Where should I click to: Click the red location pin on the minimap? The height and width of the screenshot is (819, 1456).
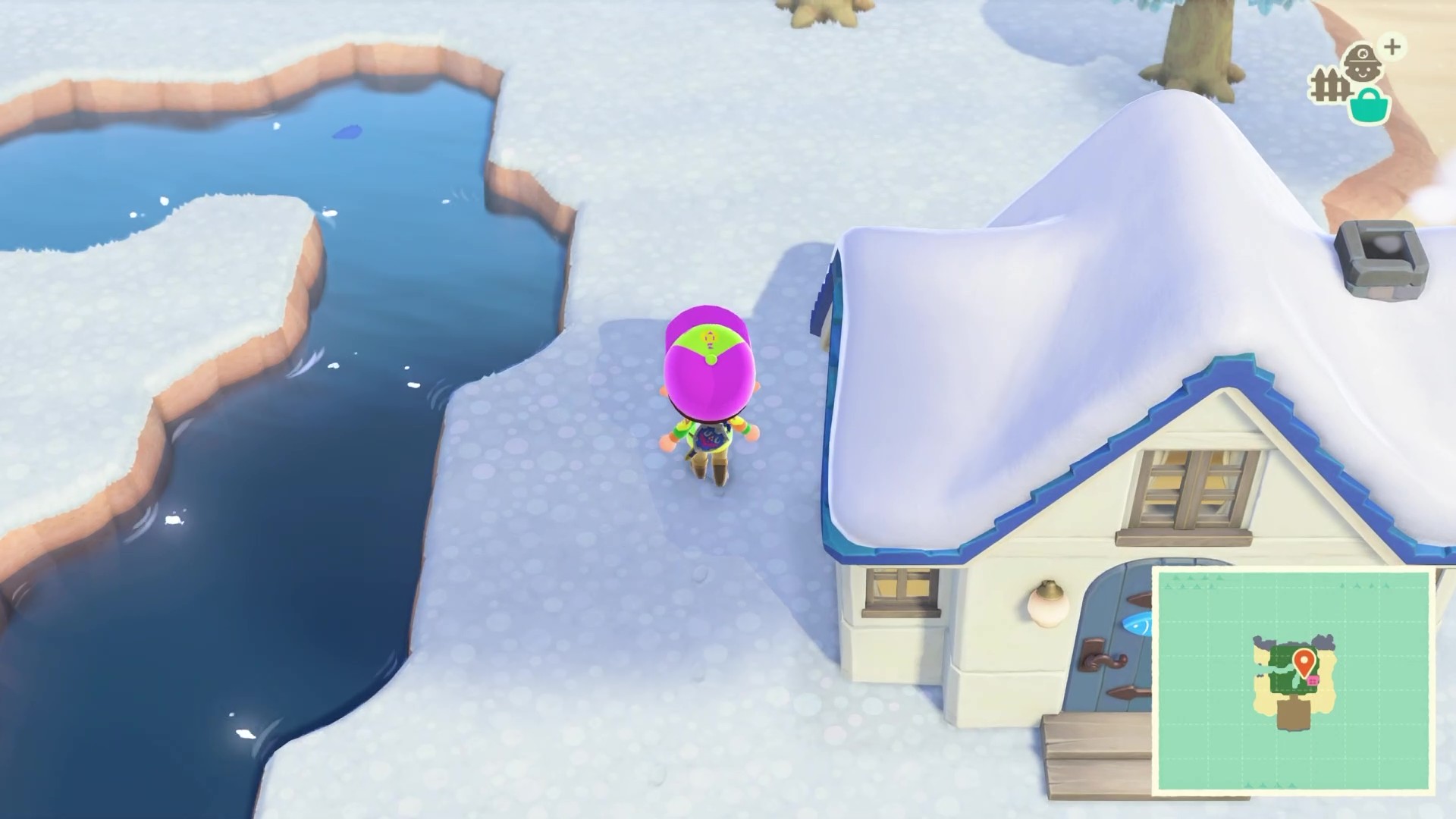[1304, 661]
